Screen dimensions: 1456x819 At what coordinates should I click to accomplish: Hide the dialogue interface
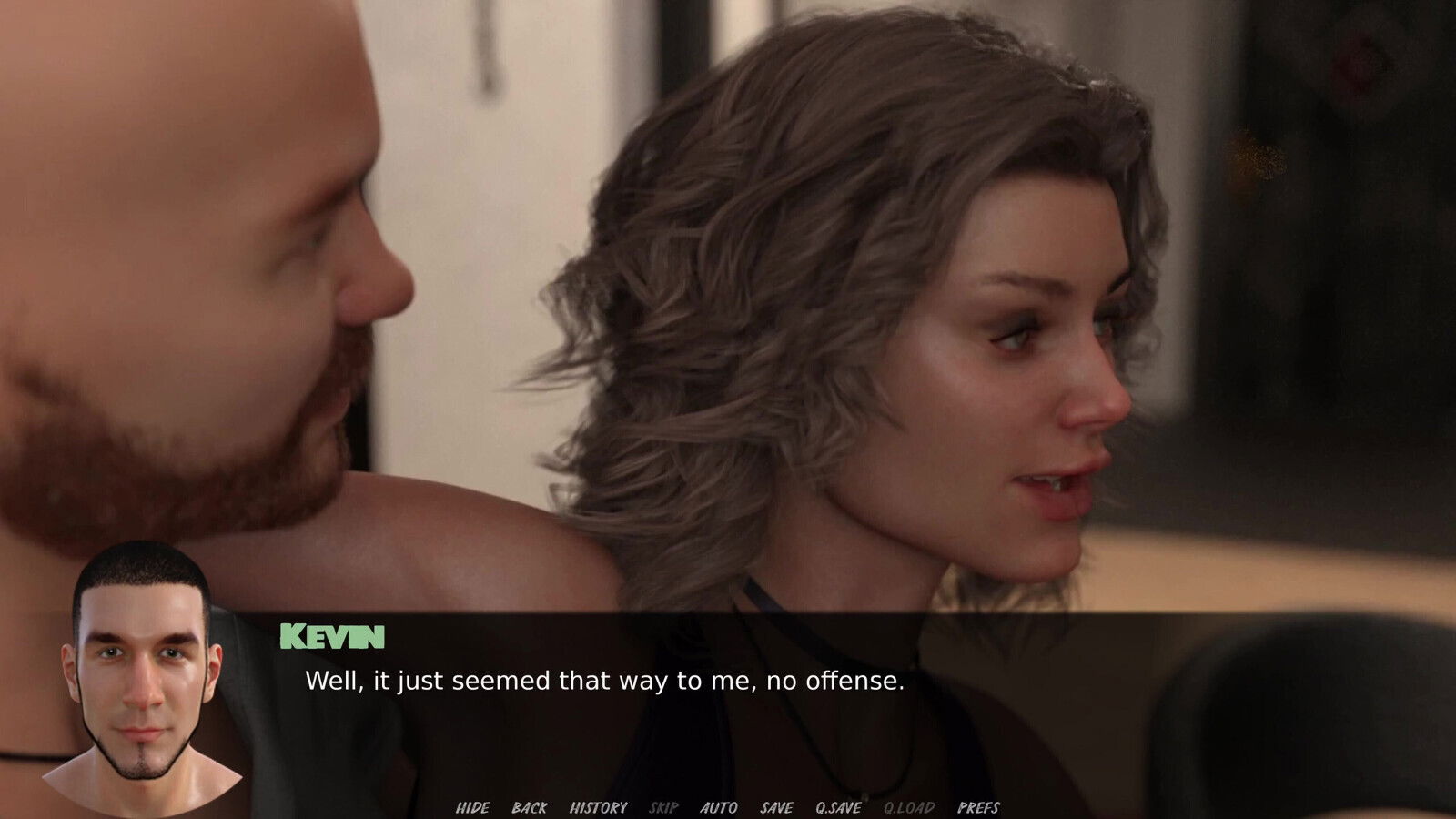[472, 807]
